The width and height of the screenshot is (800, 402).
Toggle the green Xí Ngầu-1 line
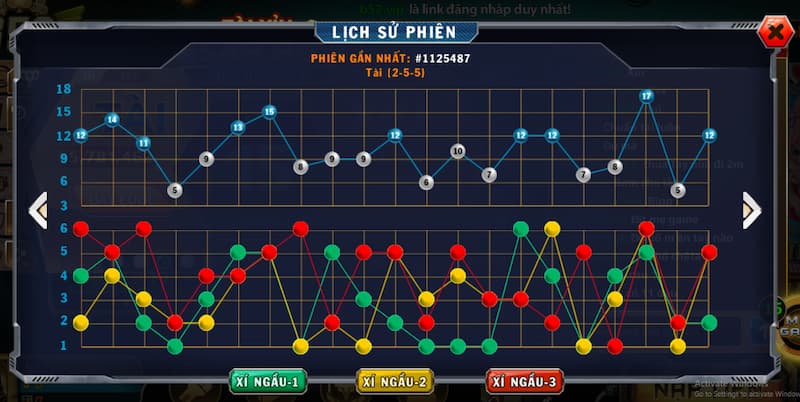(x=267, y=381)
